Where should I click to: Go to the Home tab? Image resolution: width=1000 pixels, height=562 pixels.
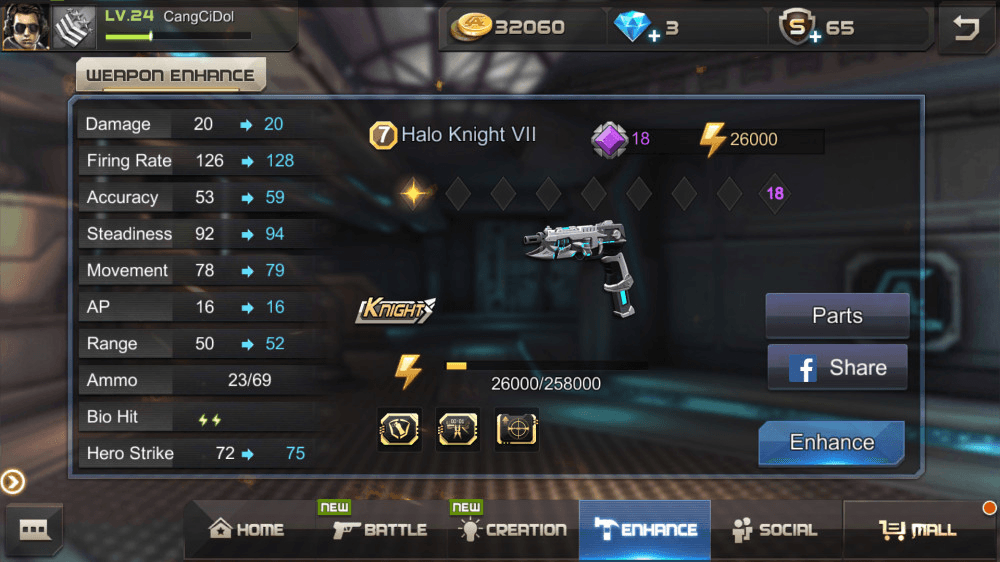[x=246, y=530]
